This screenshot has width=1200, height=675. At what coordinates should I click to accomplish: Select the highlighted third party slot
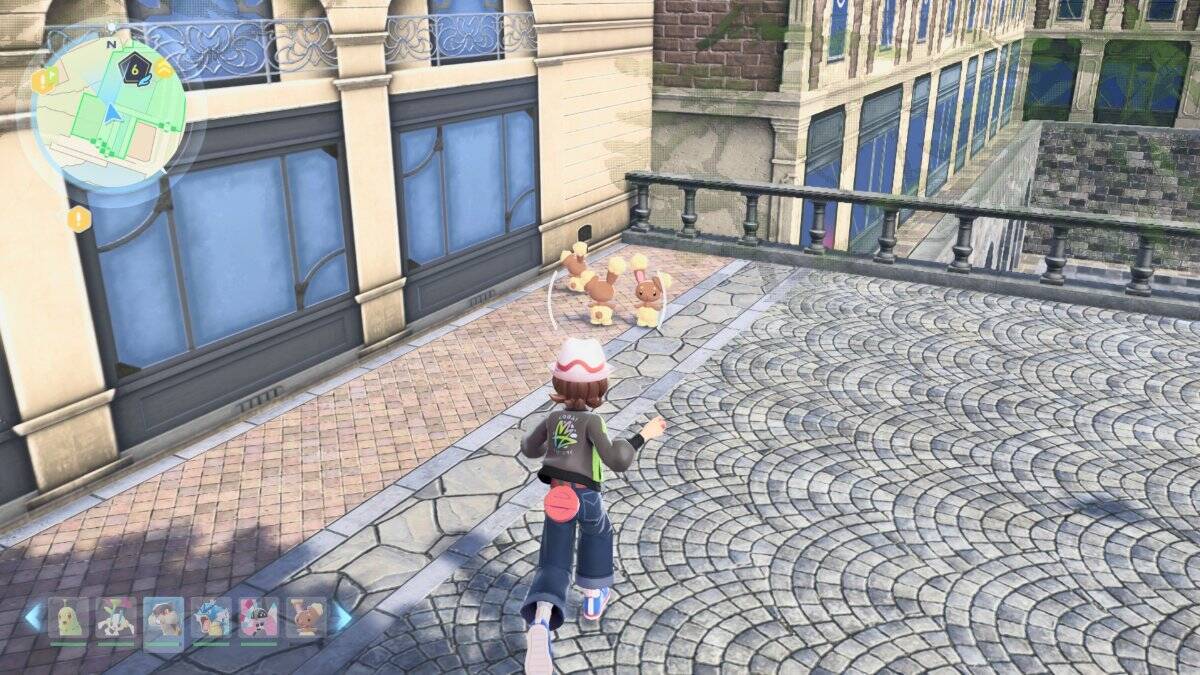click(x=163, y=618)
